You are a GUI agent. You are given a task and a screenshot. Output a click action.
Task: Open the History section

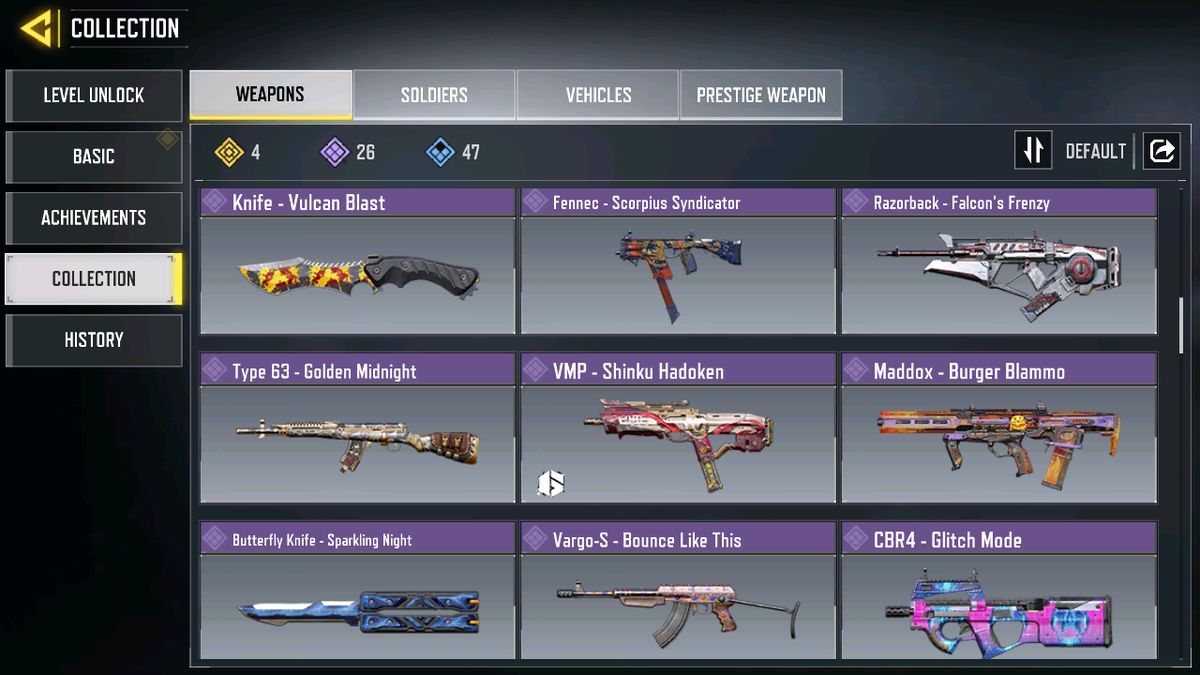(x=93, y=340)
